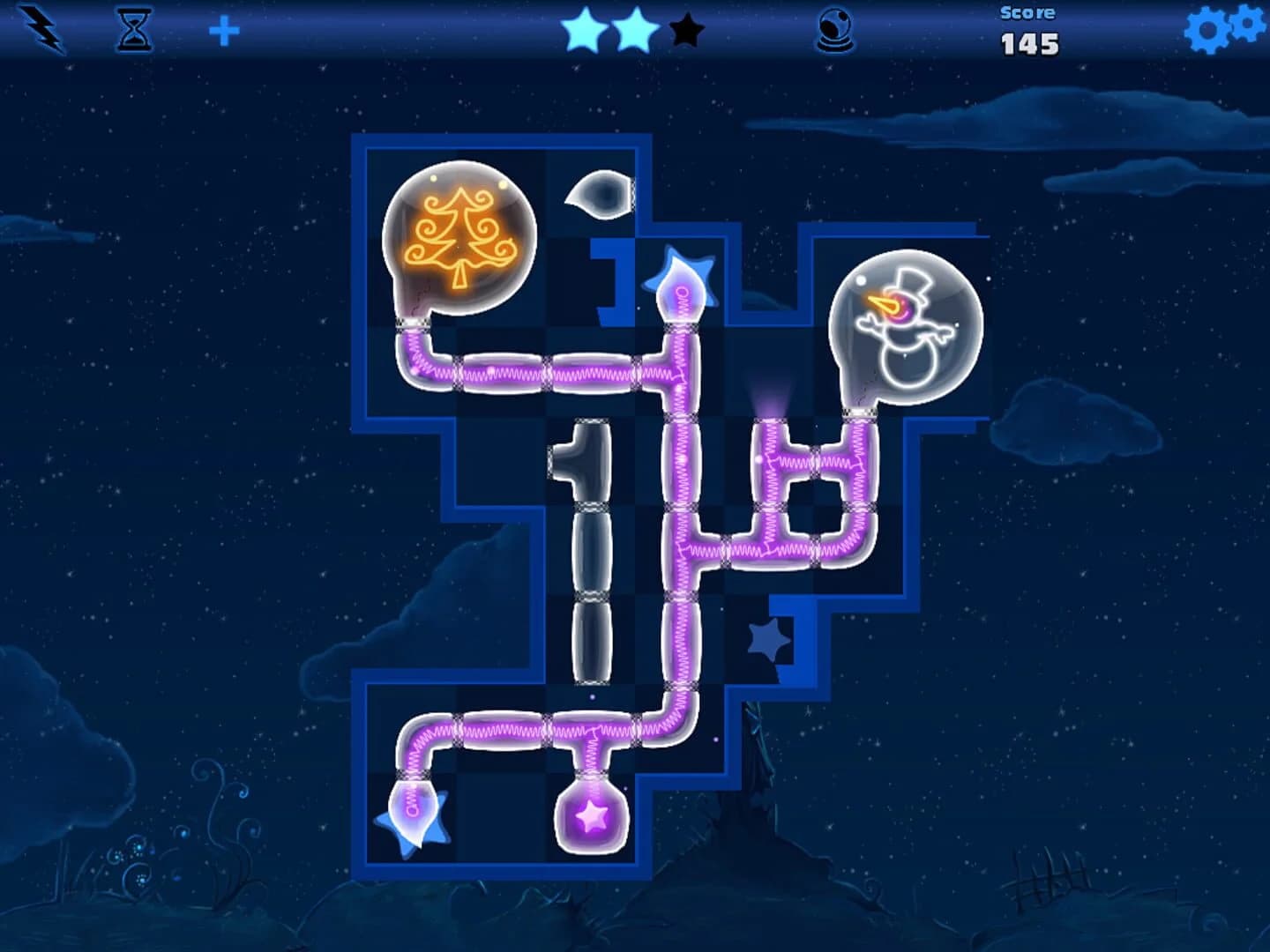Click the plus icon in the top bar
The image size is (1270, 952).
click(228, 29)
